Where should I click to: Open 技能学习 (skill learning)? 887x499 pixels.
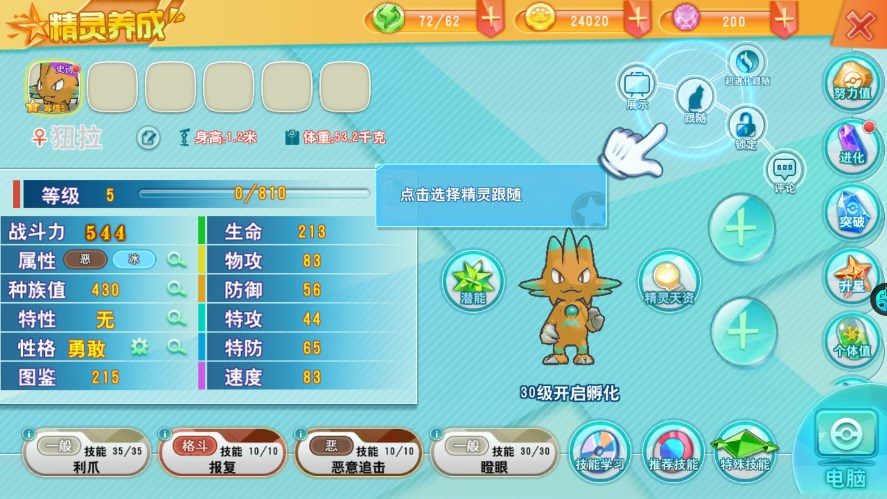coord(600,450)
